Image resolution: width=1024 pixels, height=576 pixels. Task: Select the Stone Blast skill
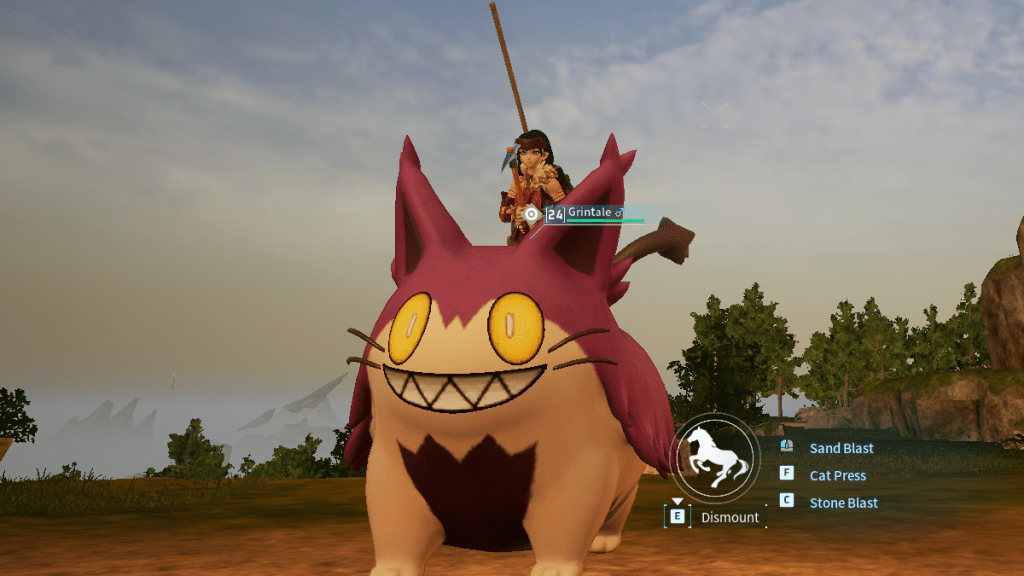843,503
